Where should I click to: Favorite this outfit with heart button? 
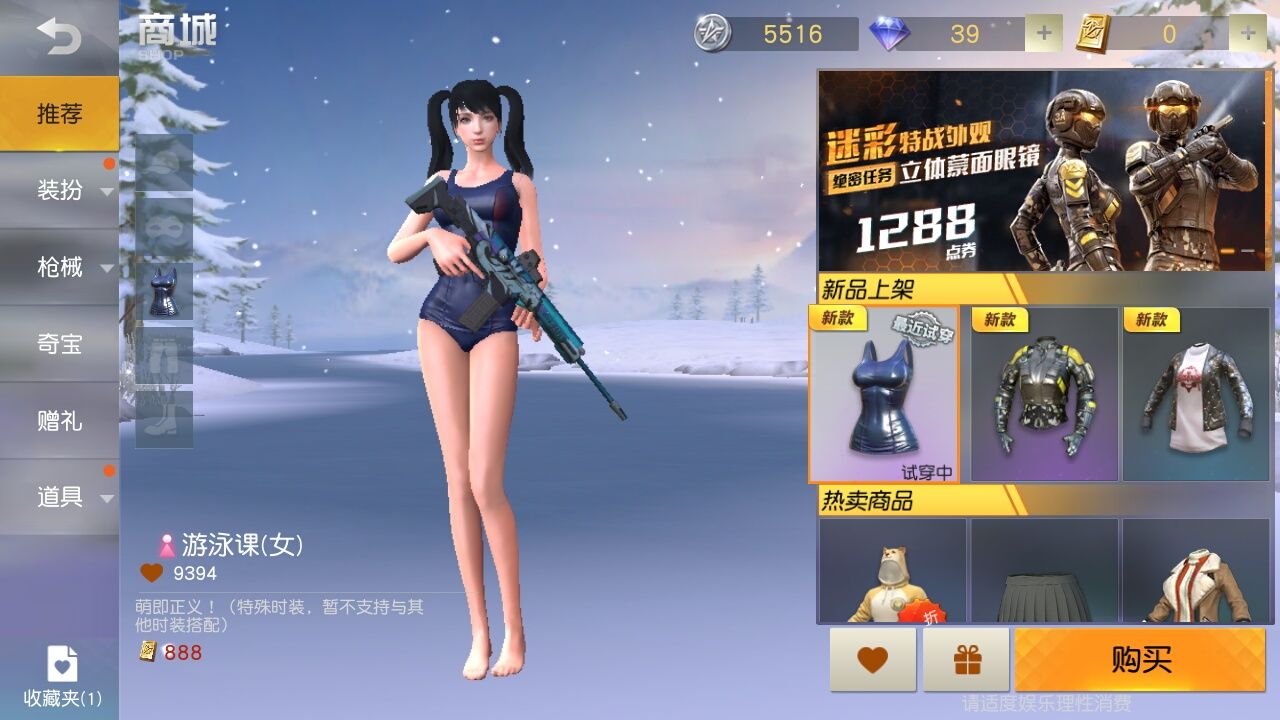click(x=872, y=660)
